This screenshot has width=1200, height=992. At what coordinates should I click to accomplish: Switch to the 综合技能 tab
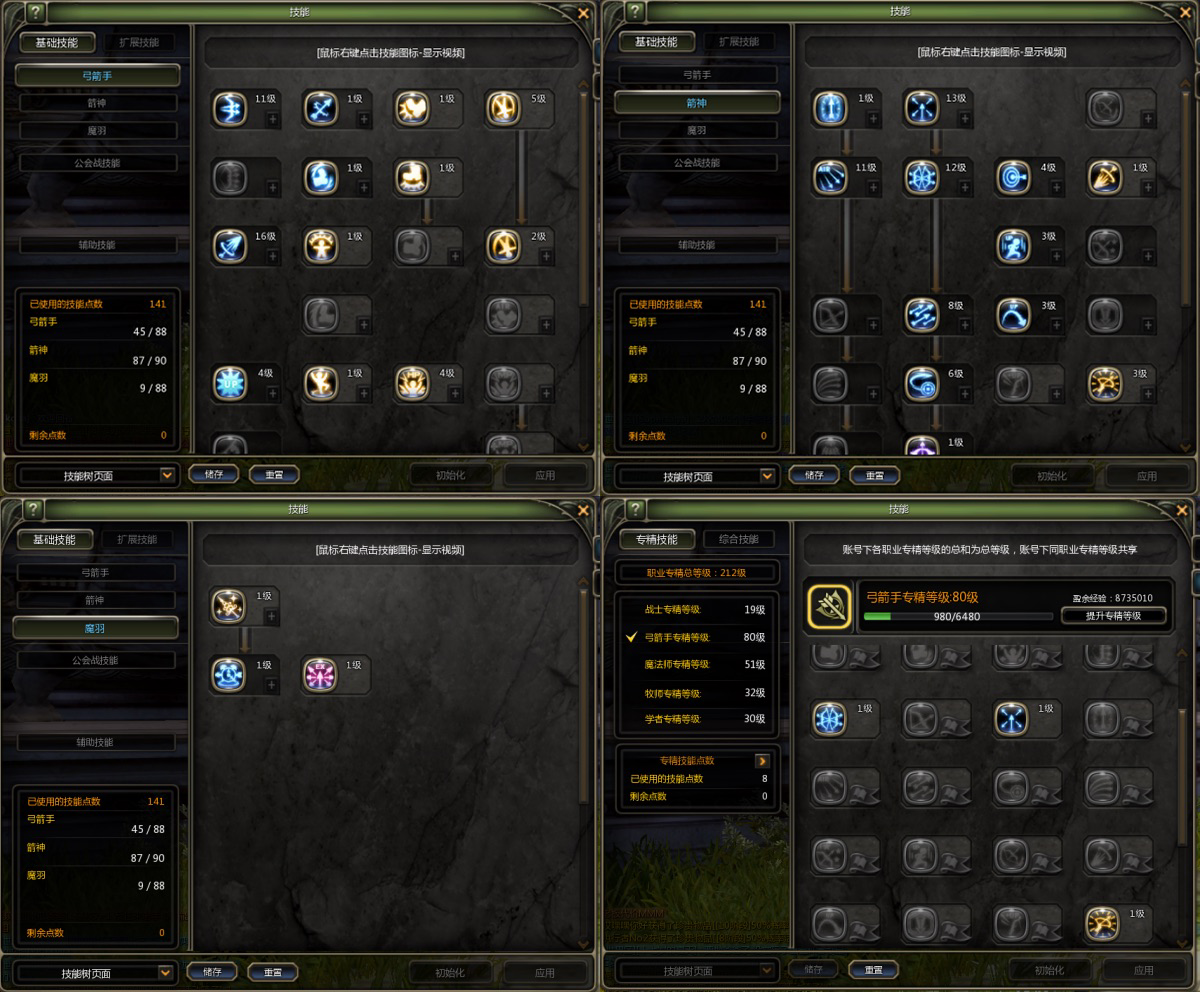(738, 539)
